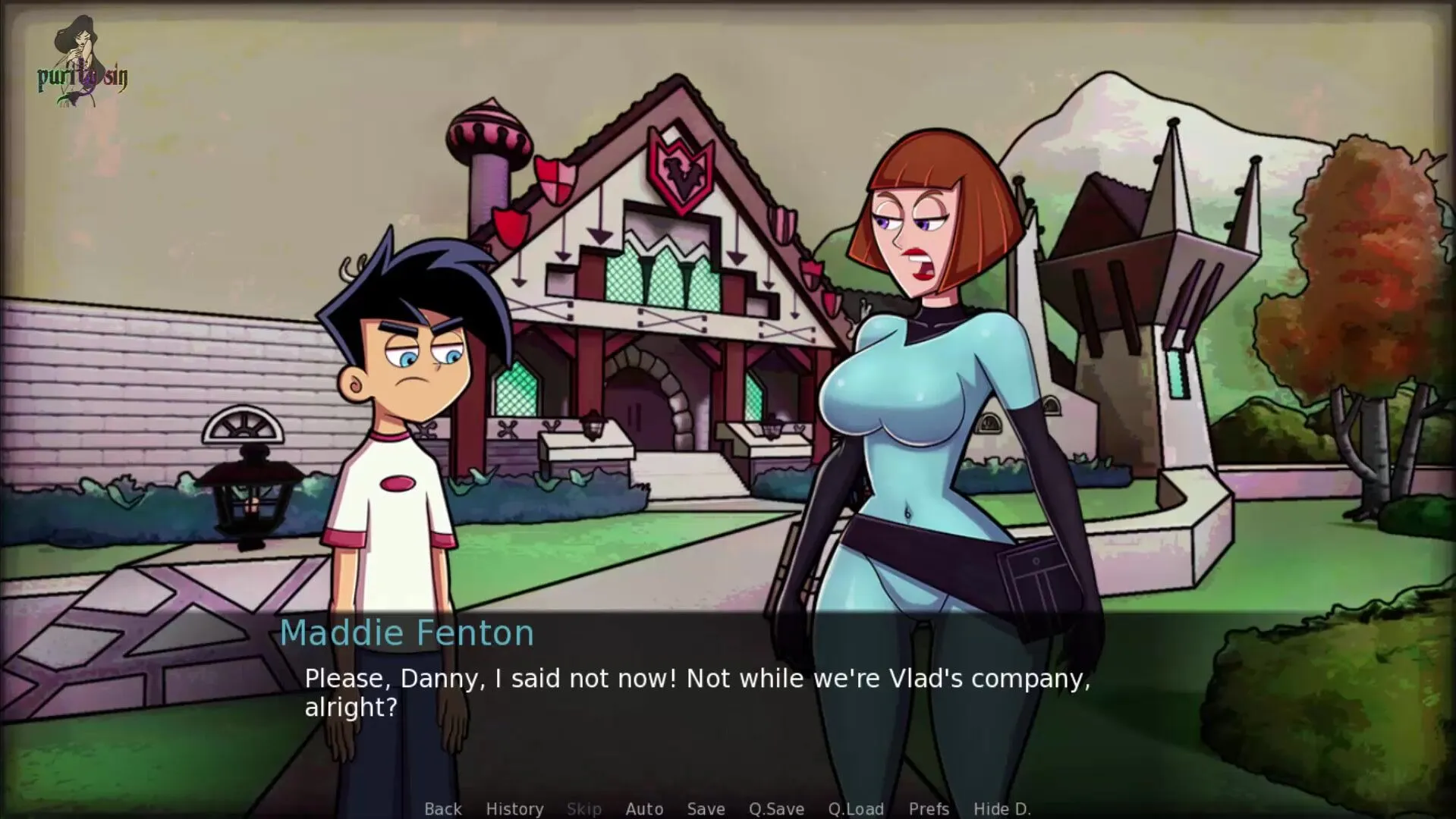
Task: Activate the Skip dialogue button
Action: (x=584, y=809)
